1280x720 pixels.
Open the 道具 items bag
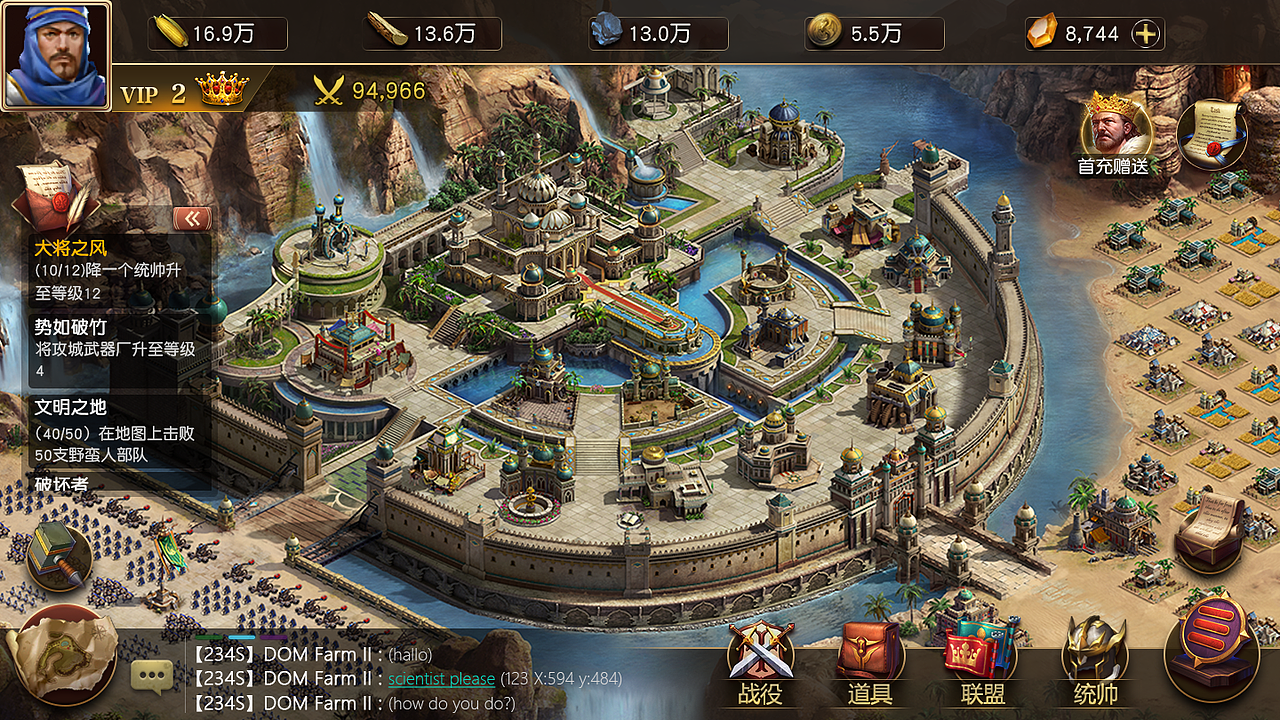coord(869,661)
